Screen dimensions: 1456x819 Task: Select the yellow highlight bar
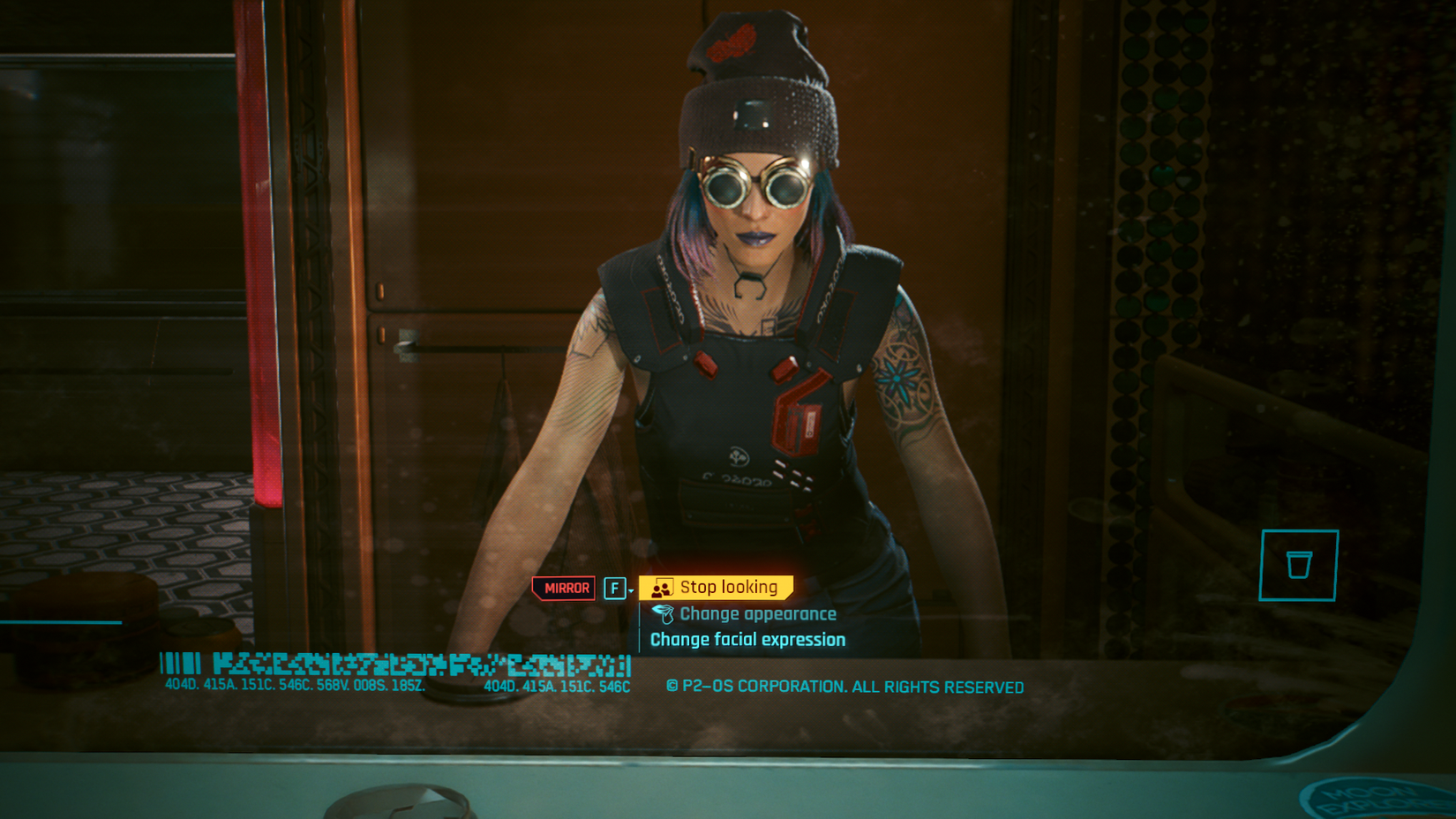point(715,586)
